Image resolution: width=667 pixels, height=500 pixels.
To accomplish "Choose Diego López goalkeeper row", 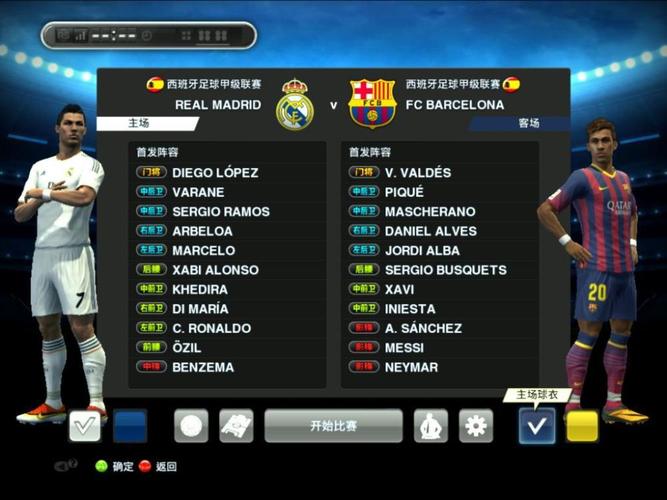I will pos(215,172).
